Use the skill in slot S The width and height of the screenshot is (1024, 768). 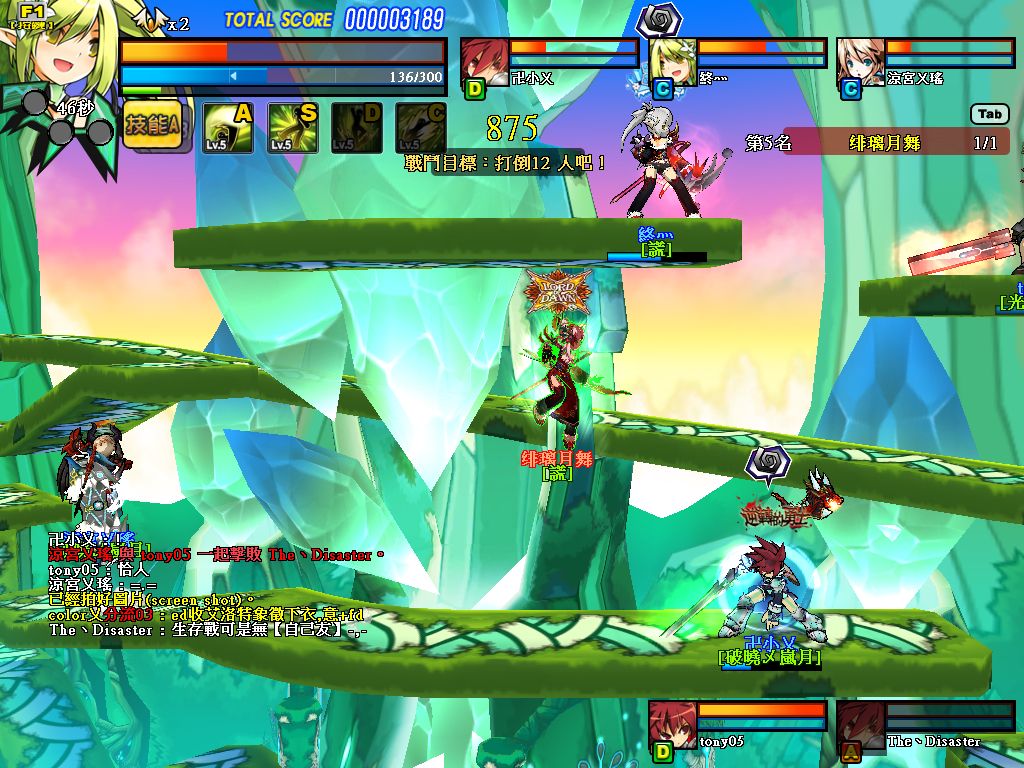(x=293, y=127)
